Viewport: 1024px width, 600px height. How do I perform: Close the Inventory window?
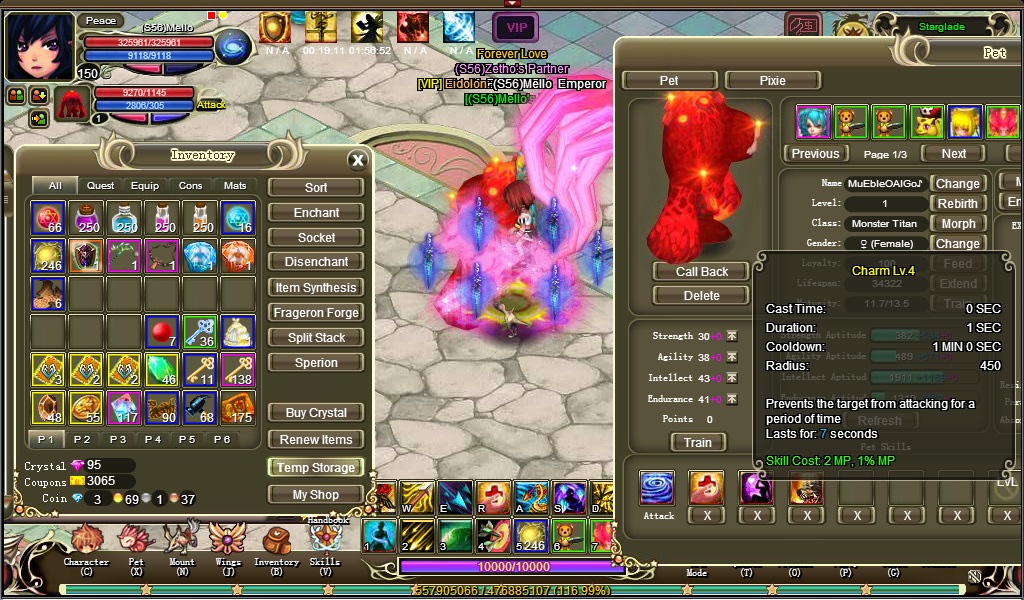pos(357,160)
